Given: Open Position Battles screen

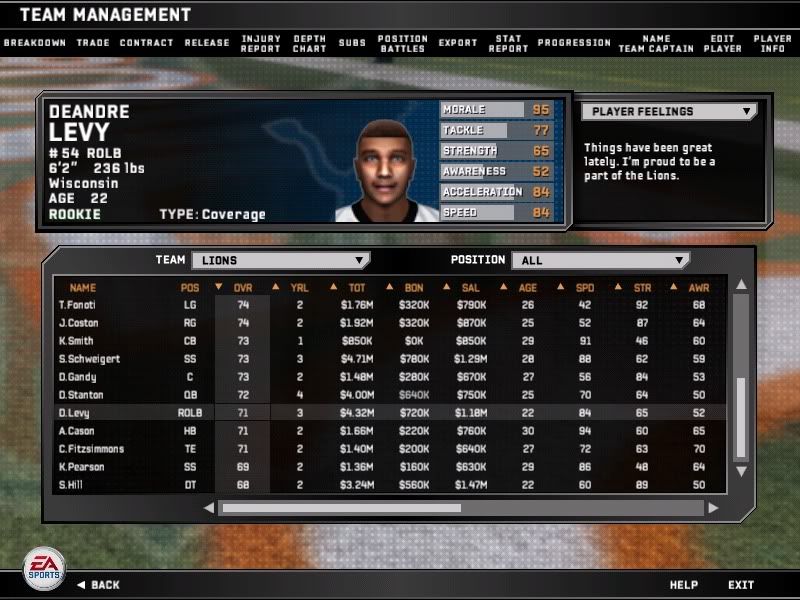Looking at the screenshot, I should (403, 44).
